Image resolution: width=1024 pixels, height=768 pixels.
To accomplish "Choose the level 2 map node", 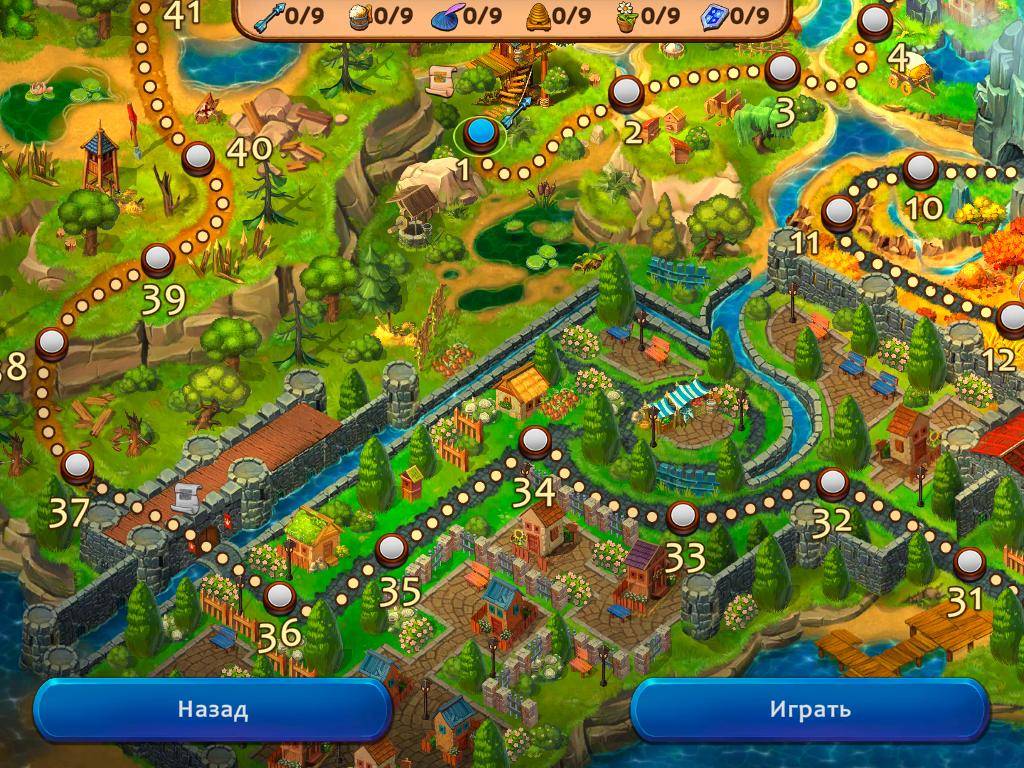I will (x=627, y=94).
